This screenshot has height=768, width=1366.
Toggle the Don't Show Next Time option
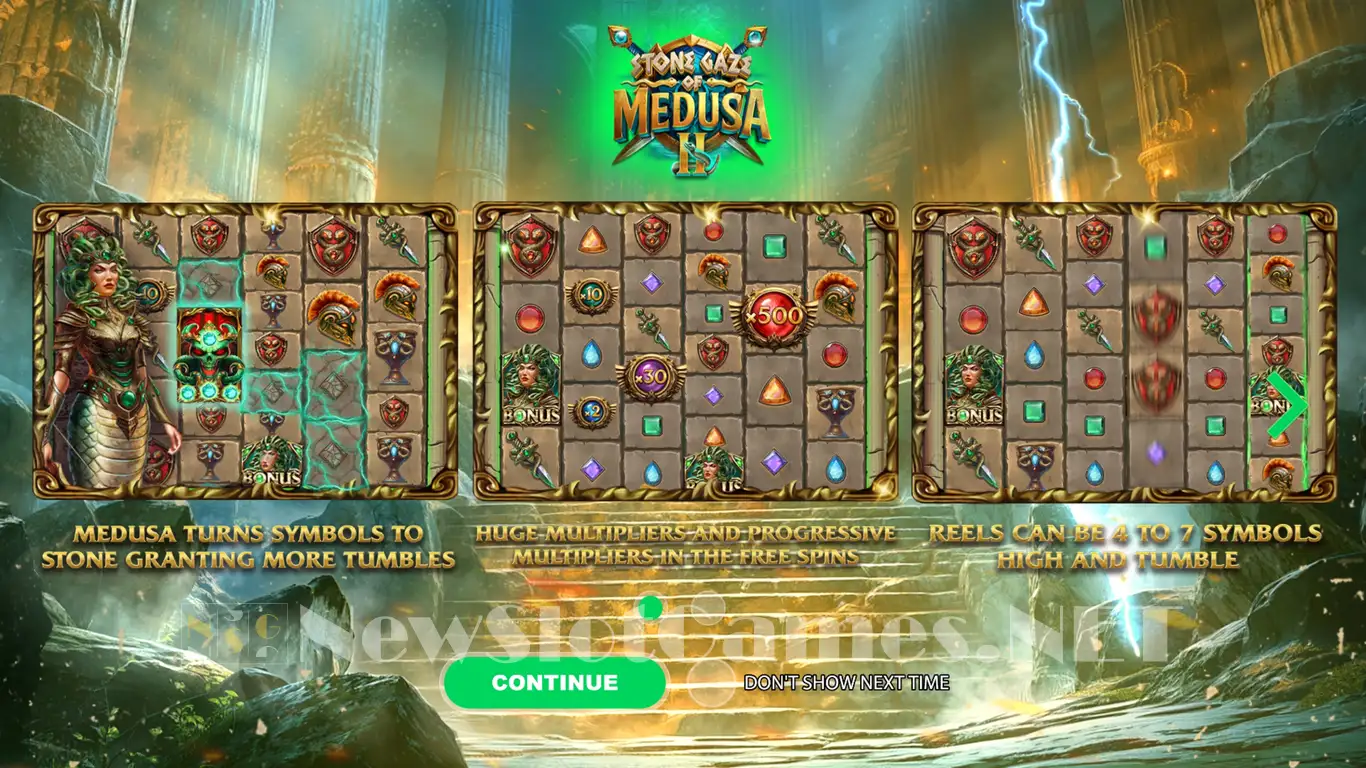(846, 683)
